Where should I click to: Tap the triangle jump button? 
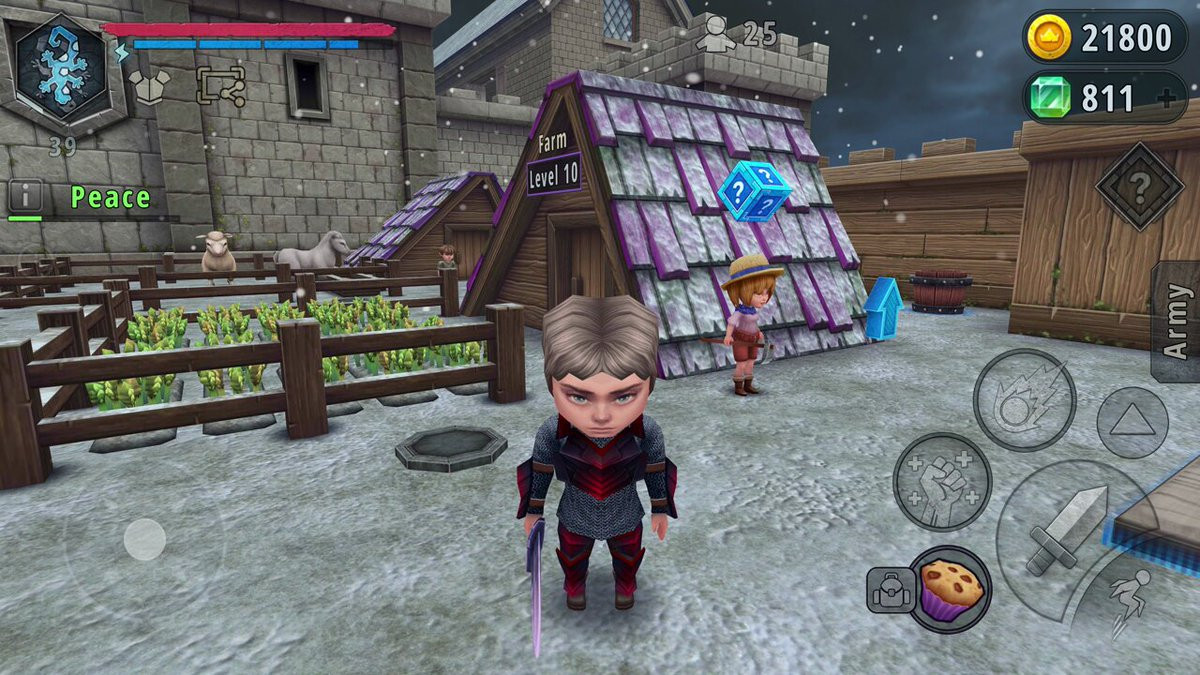coord(1132,422)
